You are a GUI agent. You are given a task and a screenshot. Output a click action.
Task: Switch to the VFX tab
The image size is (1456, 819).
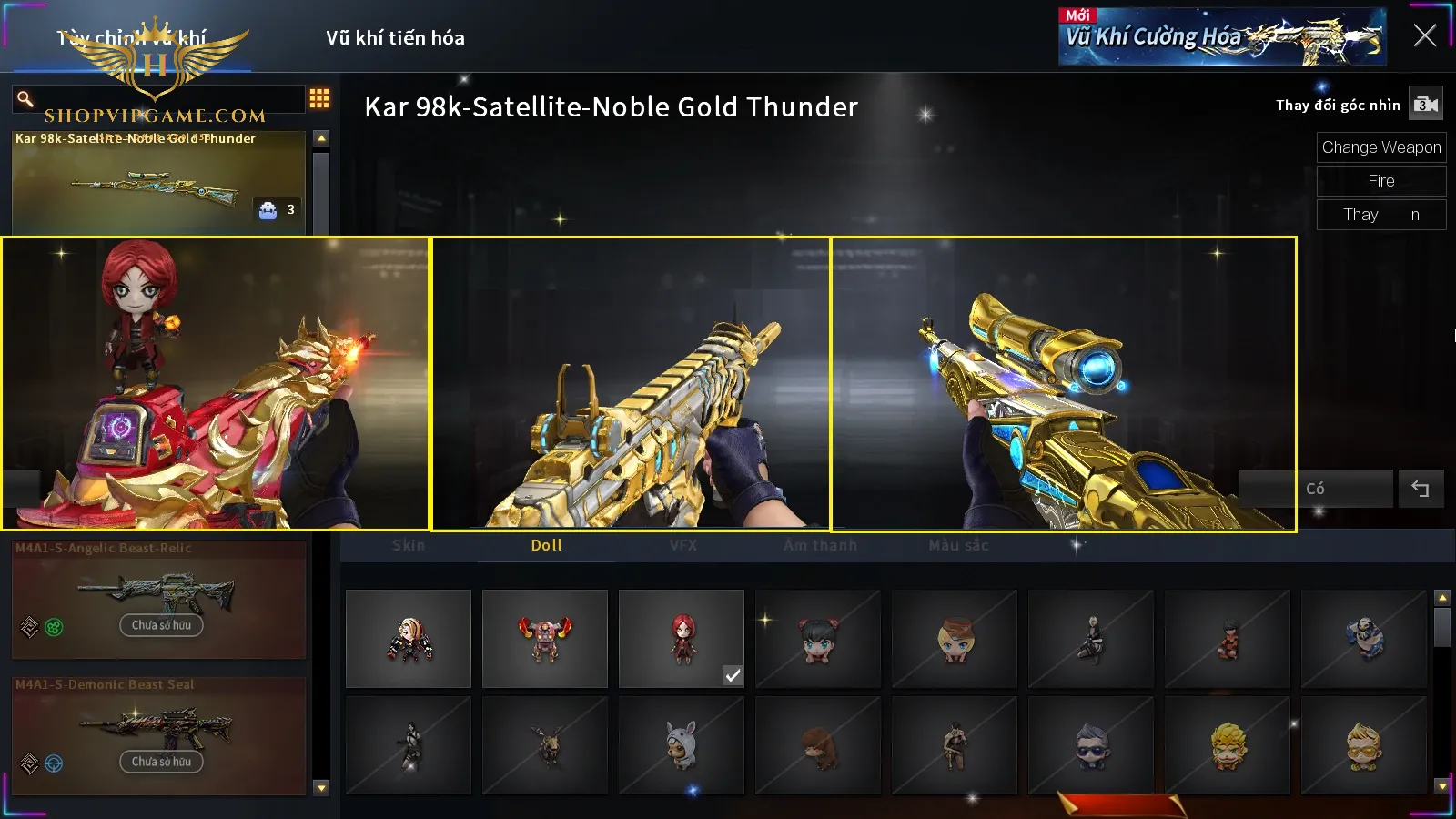coord(683,545)
